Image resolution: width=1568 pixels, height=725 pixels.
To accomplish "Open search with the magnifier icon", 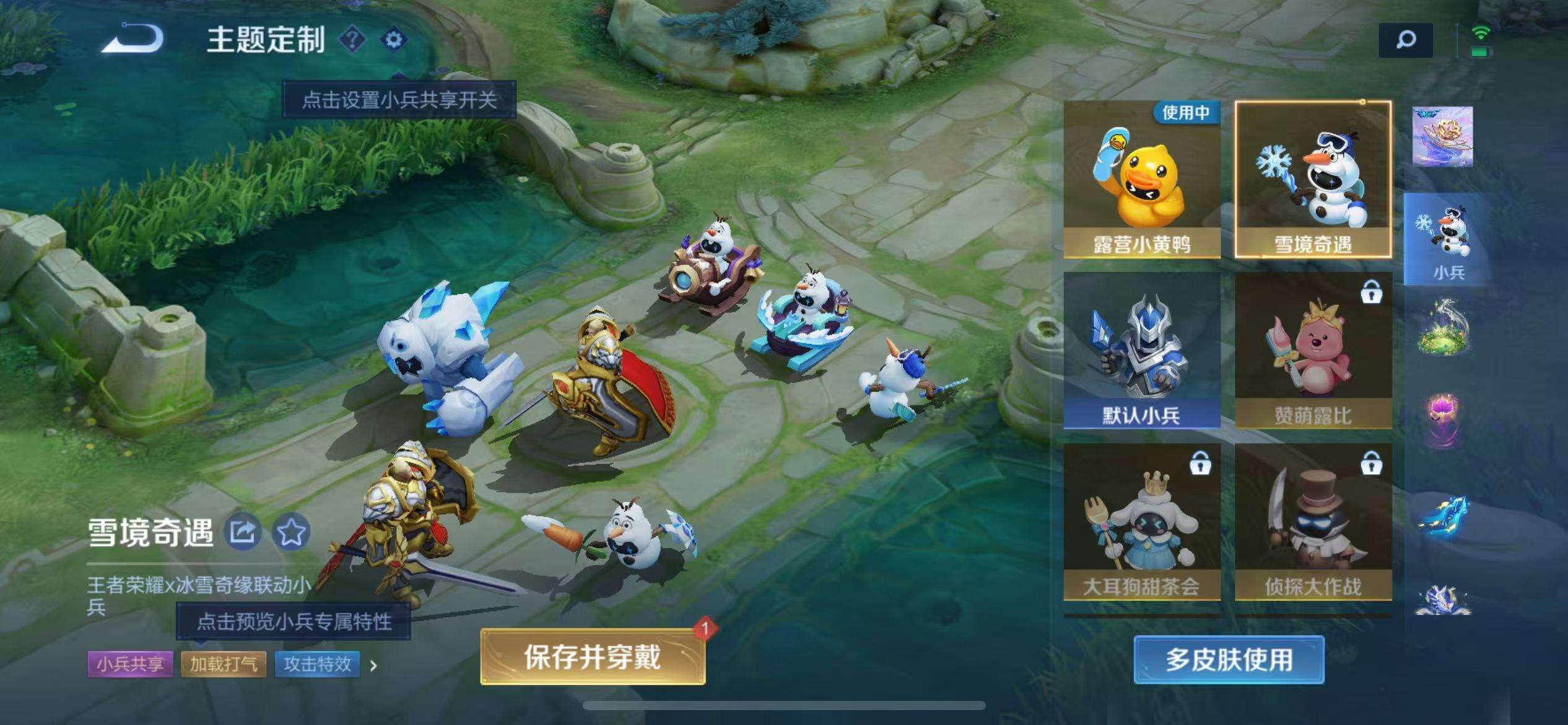I will 1407,40.
